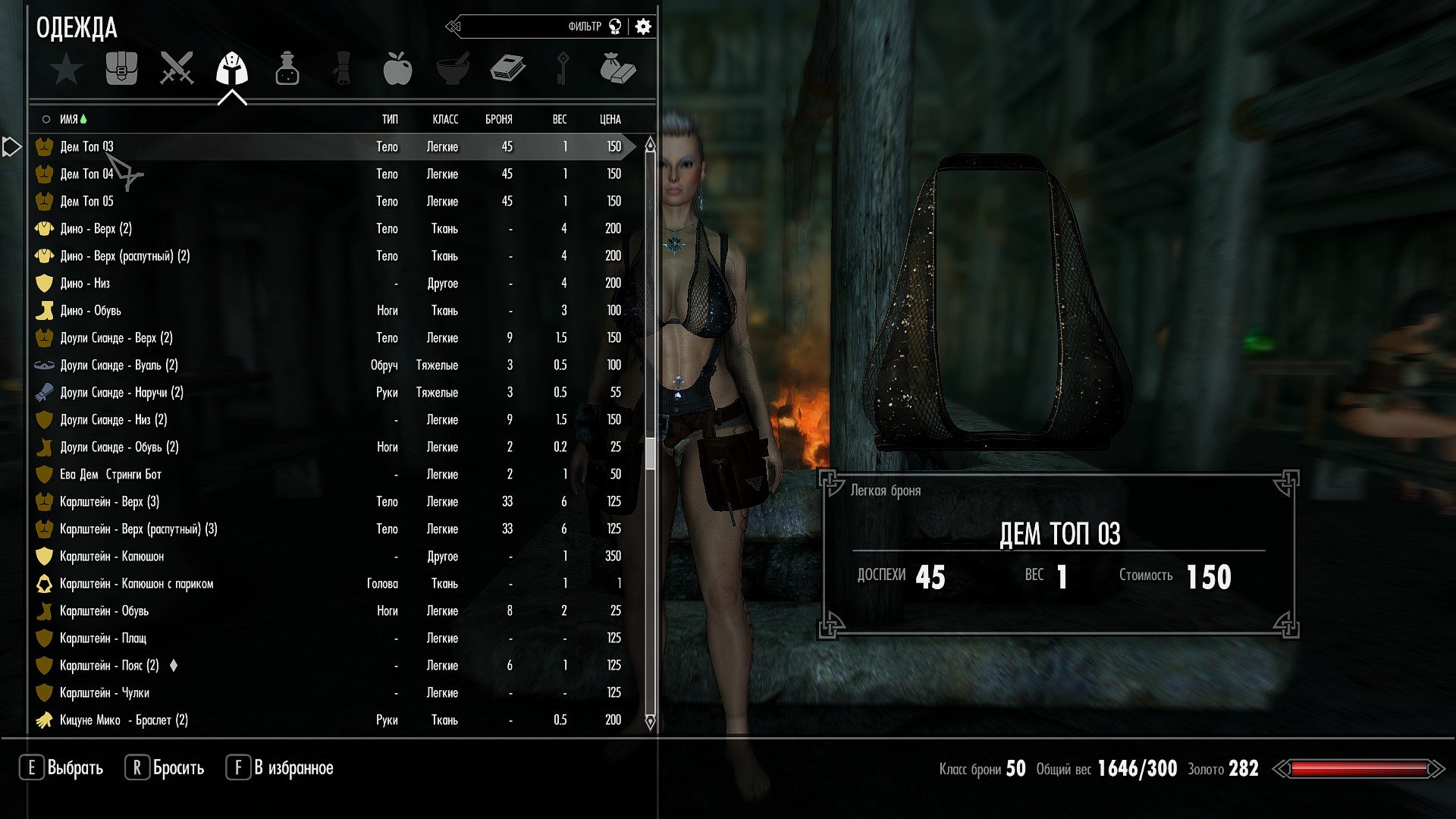Show the potions category tab
Viewport: 1456px width, 819px height.
click(287, 69)
